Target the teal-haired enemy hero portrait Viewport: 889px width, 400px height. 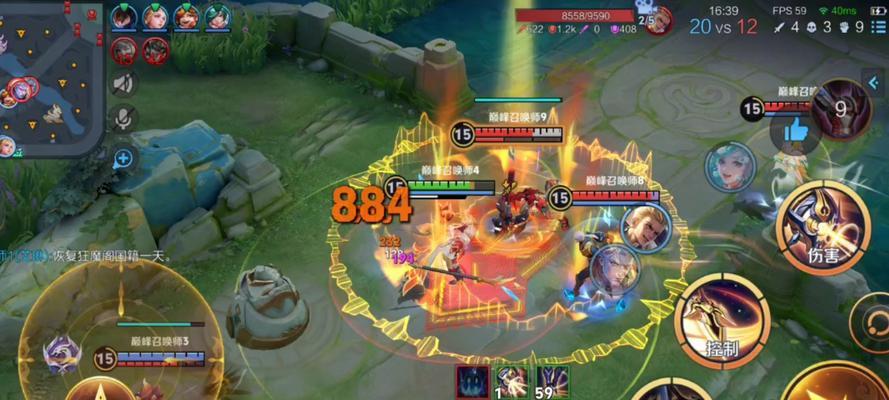click(728, 167)
